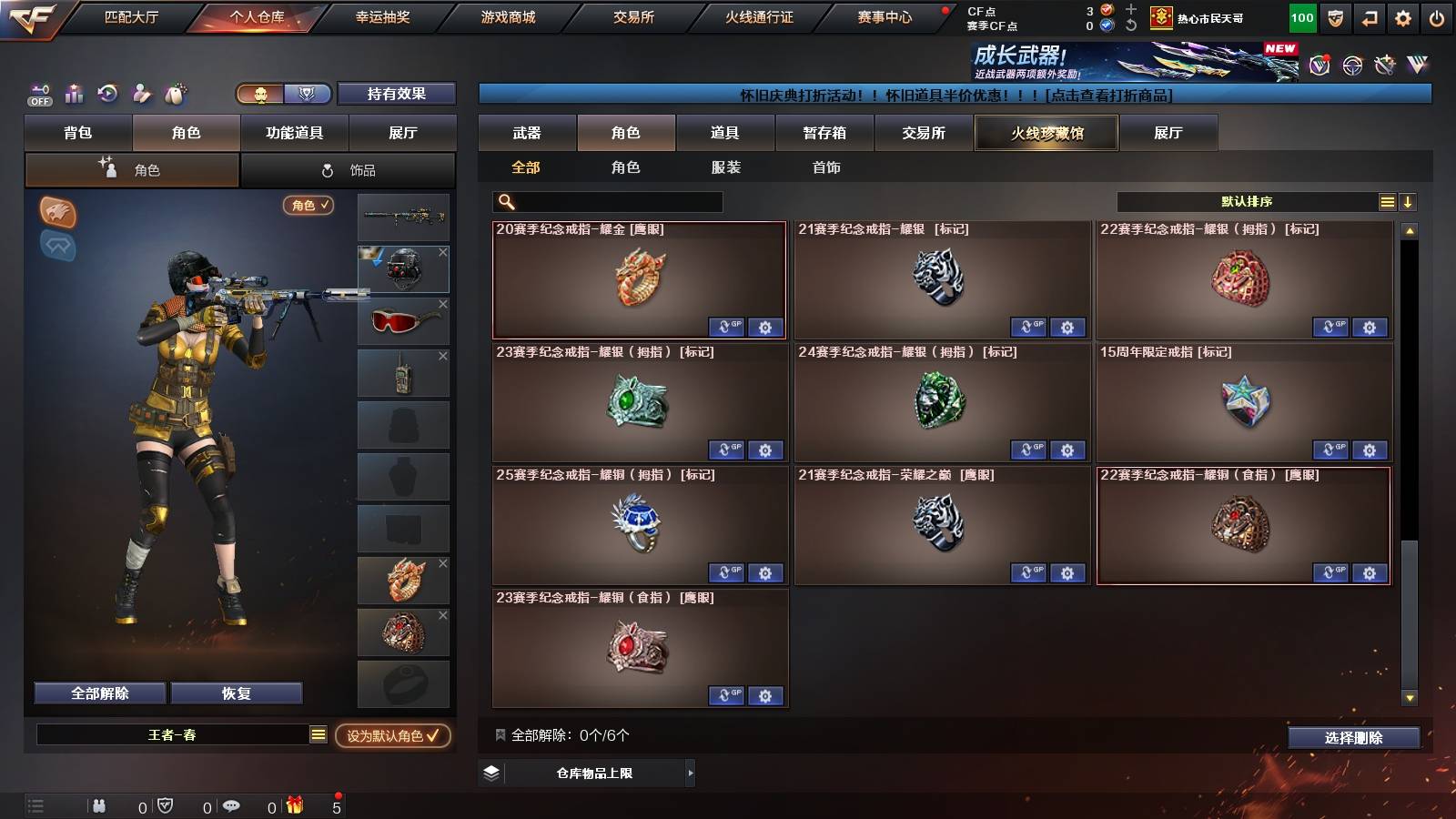
Task: Click the 选择删除 button at bottom right
Action: [1353, 738]
